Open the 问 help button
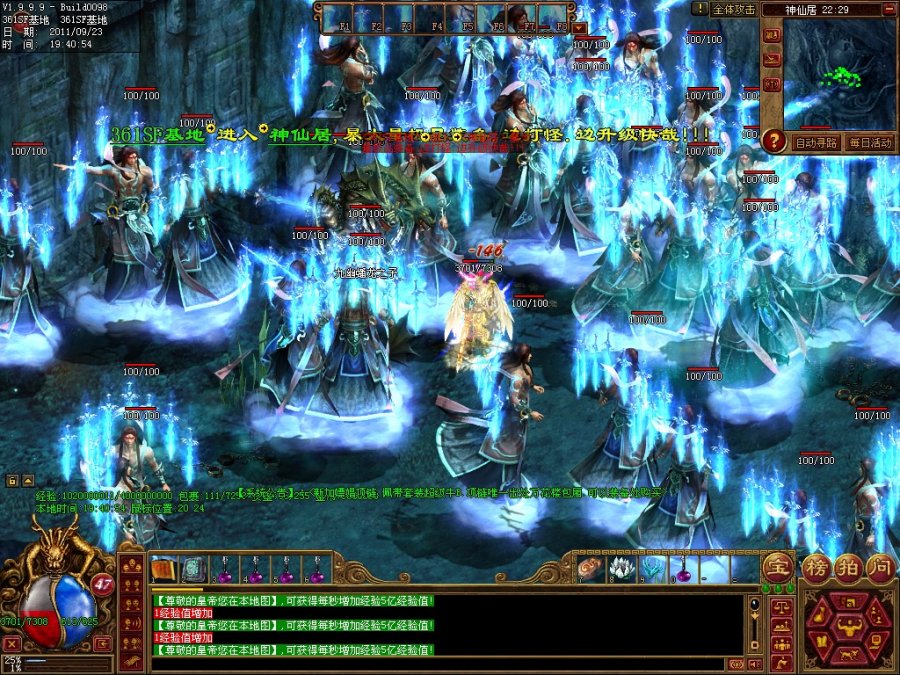Screen dimensions: 900x675 (879, 566)
